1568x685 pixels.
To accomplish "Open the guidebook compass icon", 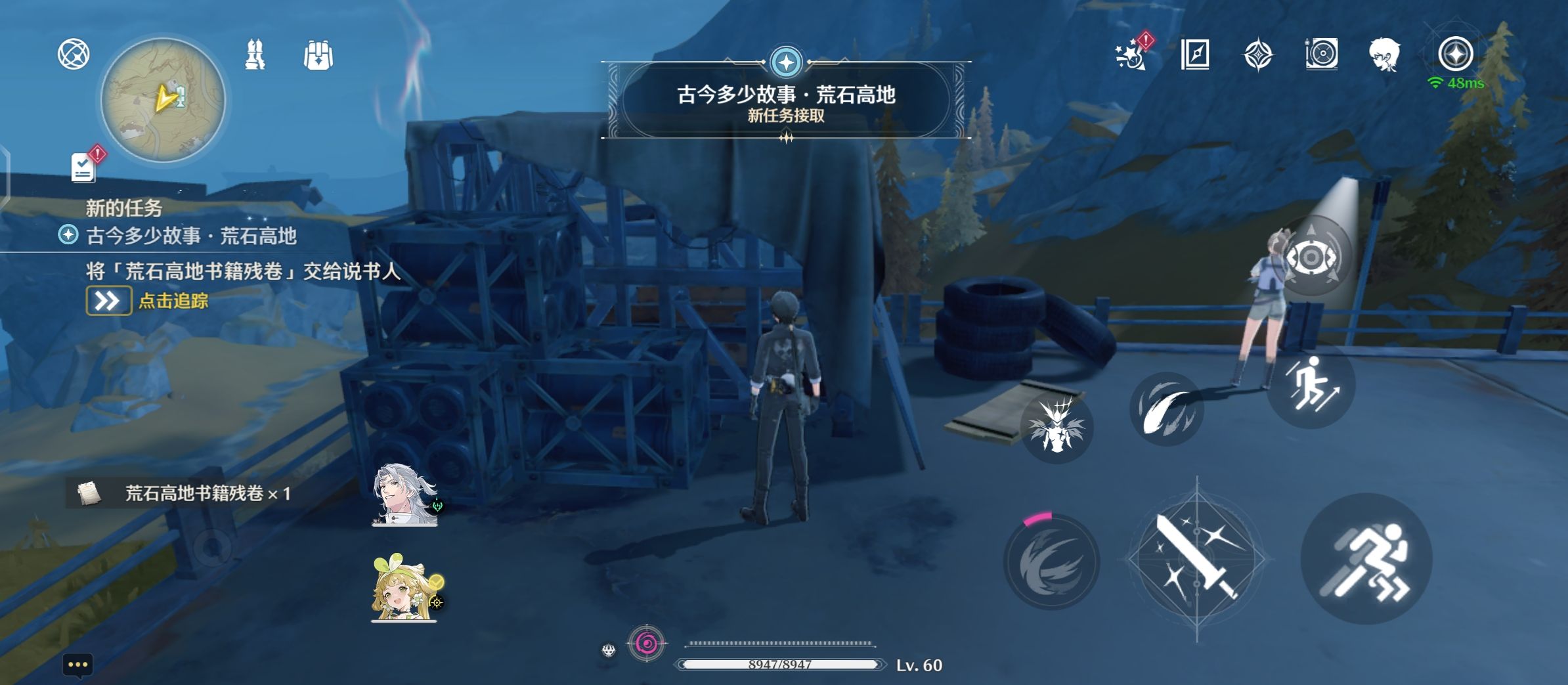I will (x=1194, y=55).
